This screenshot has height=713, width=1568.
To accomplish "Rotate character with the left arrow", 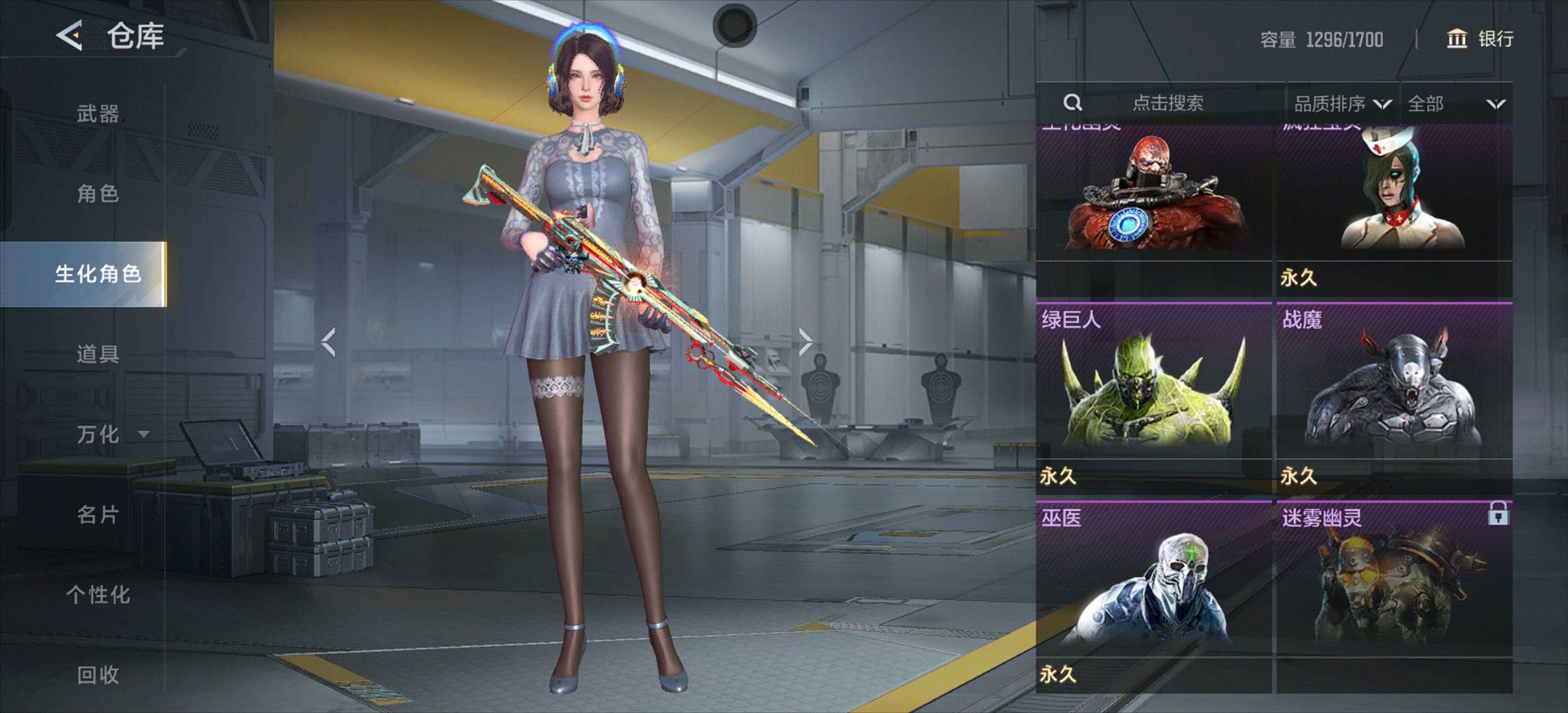I will 329,342.
